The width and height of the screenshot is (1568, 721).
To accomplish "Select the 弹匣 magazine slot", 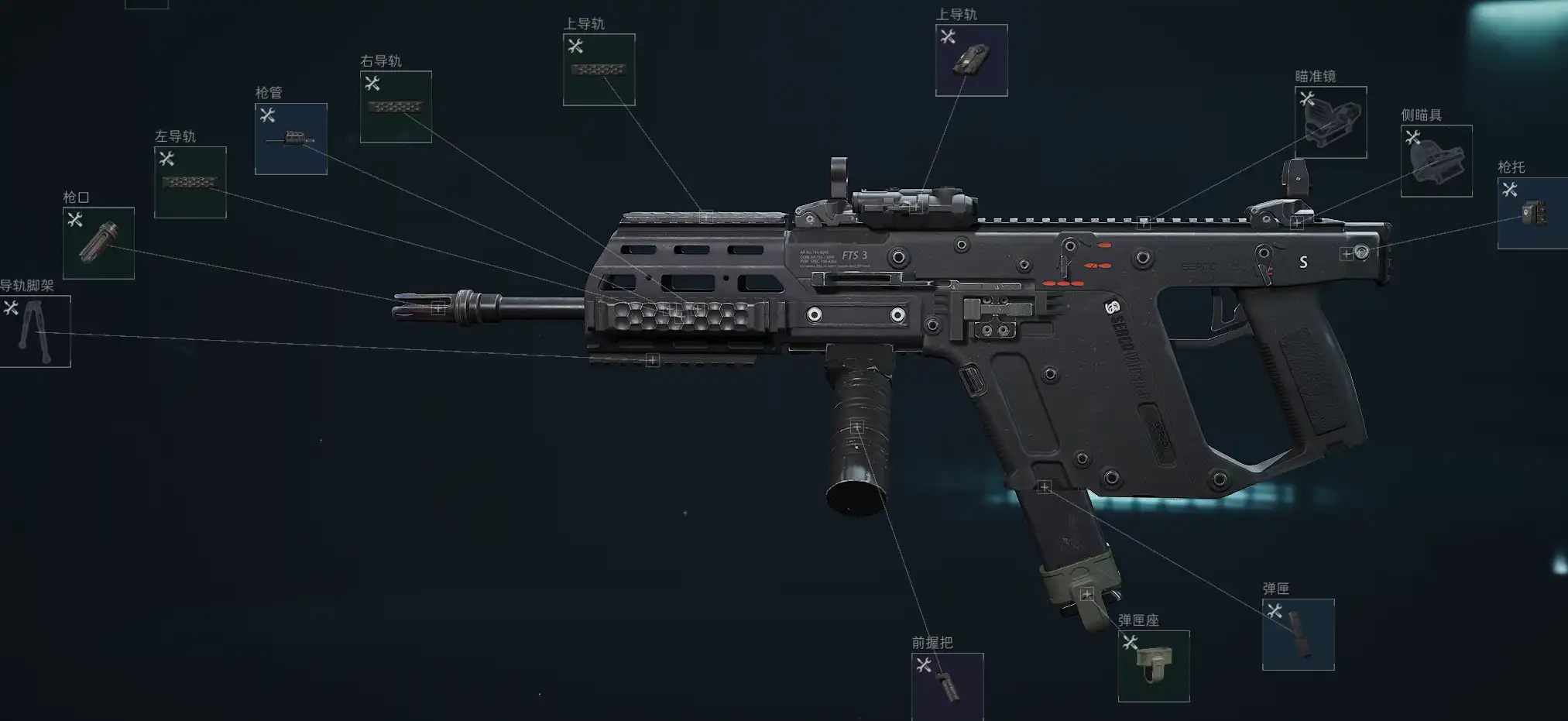I will click(x=1298, y=634).
